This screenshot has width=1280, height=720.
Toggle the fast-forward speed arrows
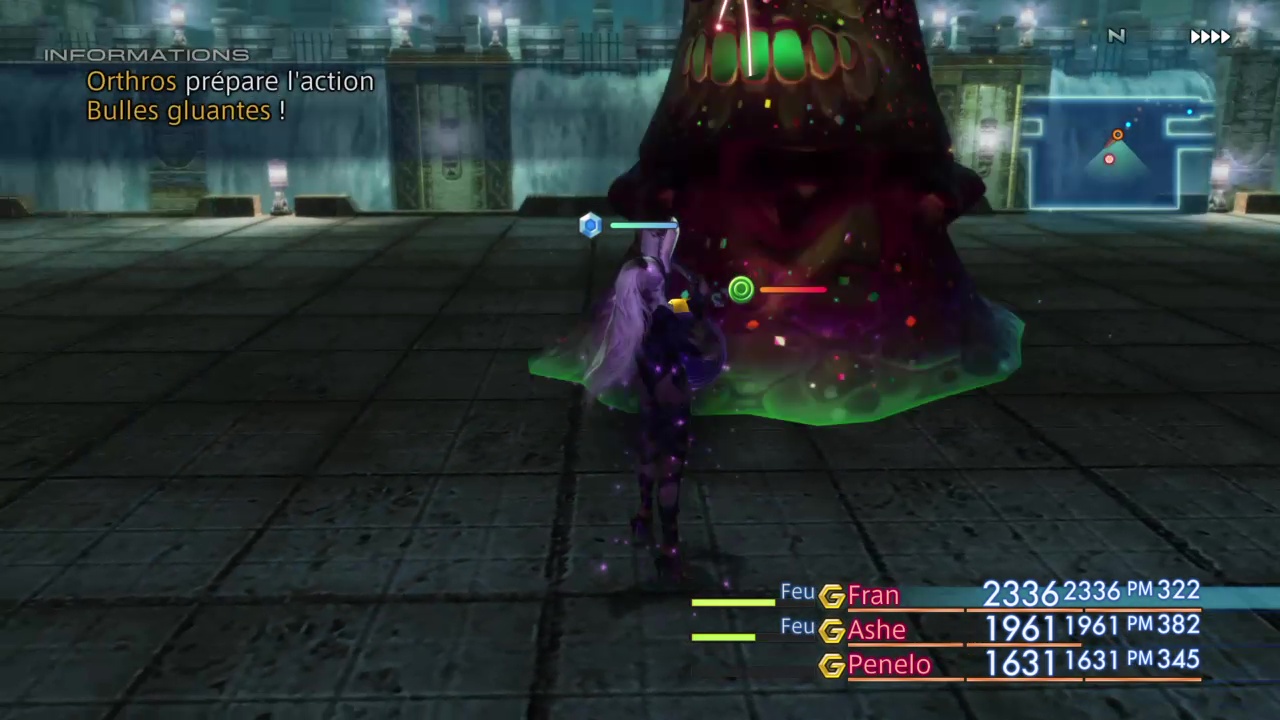1209,37
